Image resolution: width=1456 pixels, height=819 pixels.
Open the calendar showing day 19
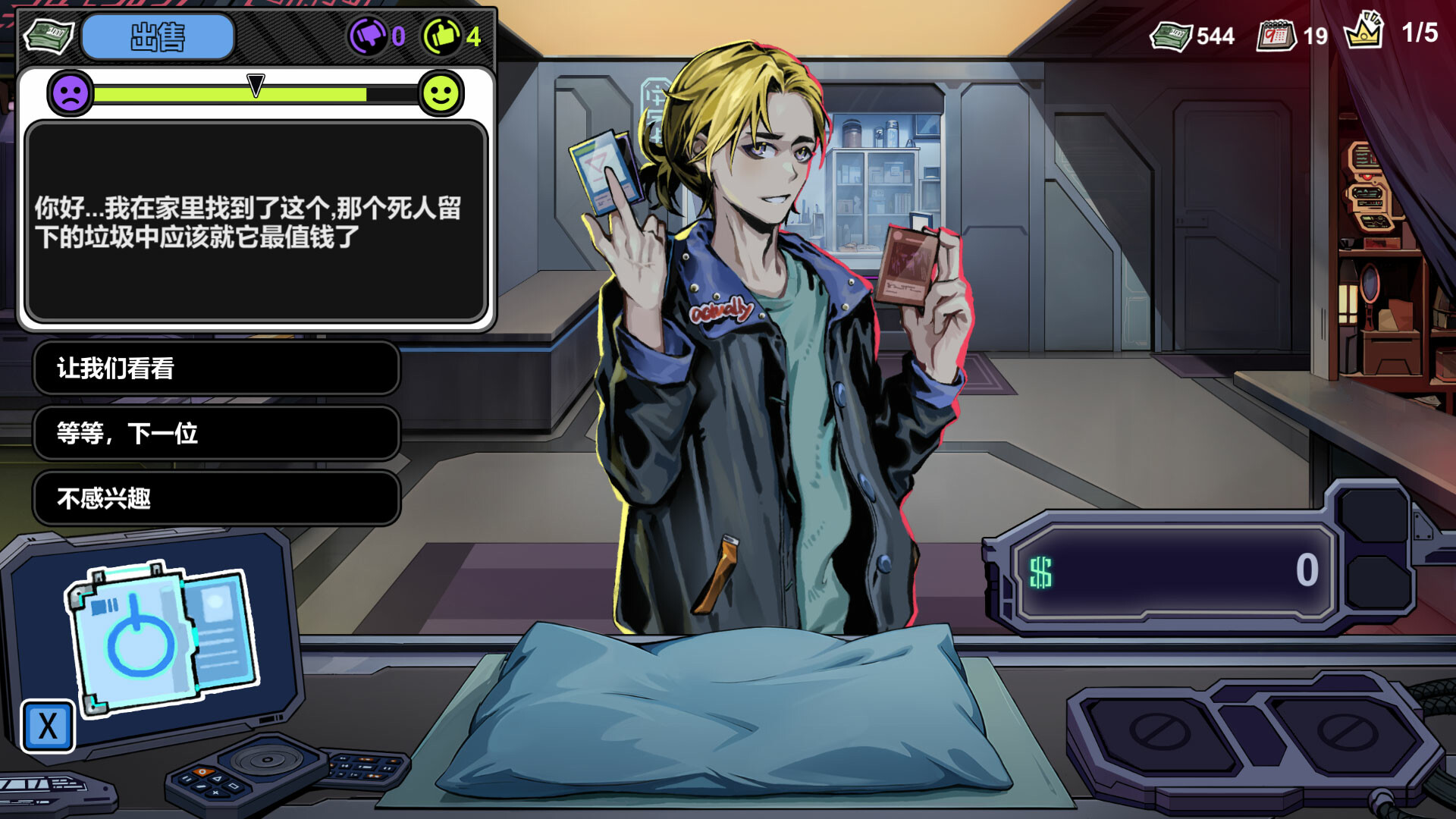[x=1278, y=36]
